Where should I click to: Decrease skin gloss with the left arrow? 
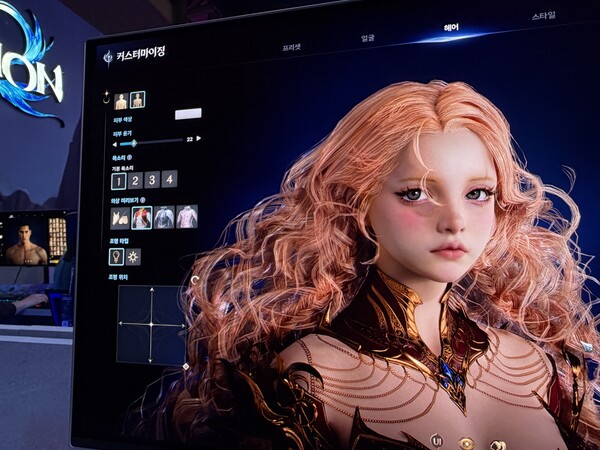tap(113, 143)
